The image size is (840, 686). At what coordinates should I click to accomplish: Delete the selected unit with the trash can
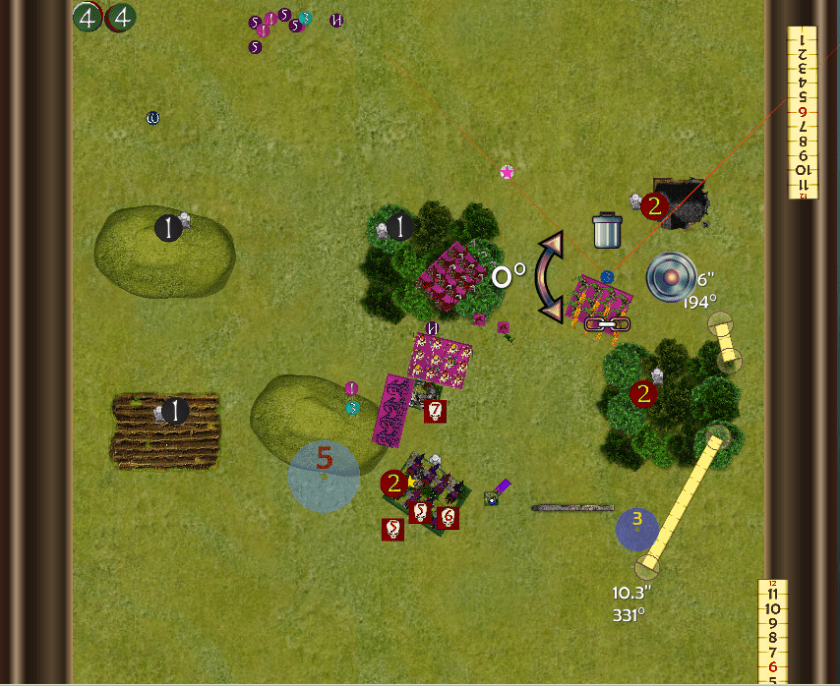tap(608, 230)
